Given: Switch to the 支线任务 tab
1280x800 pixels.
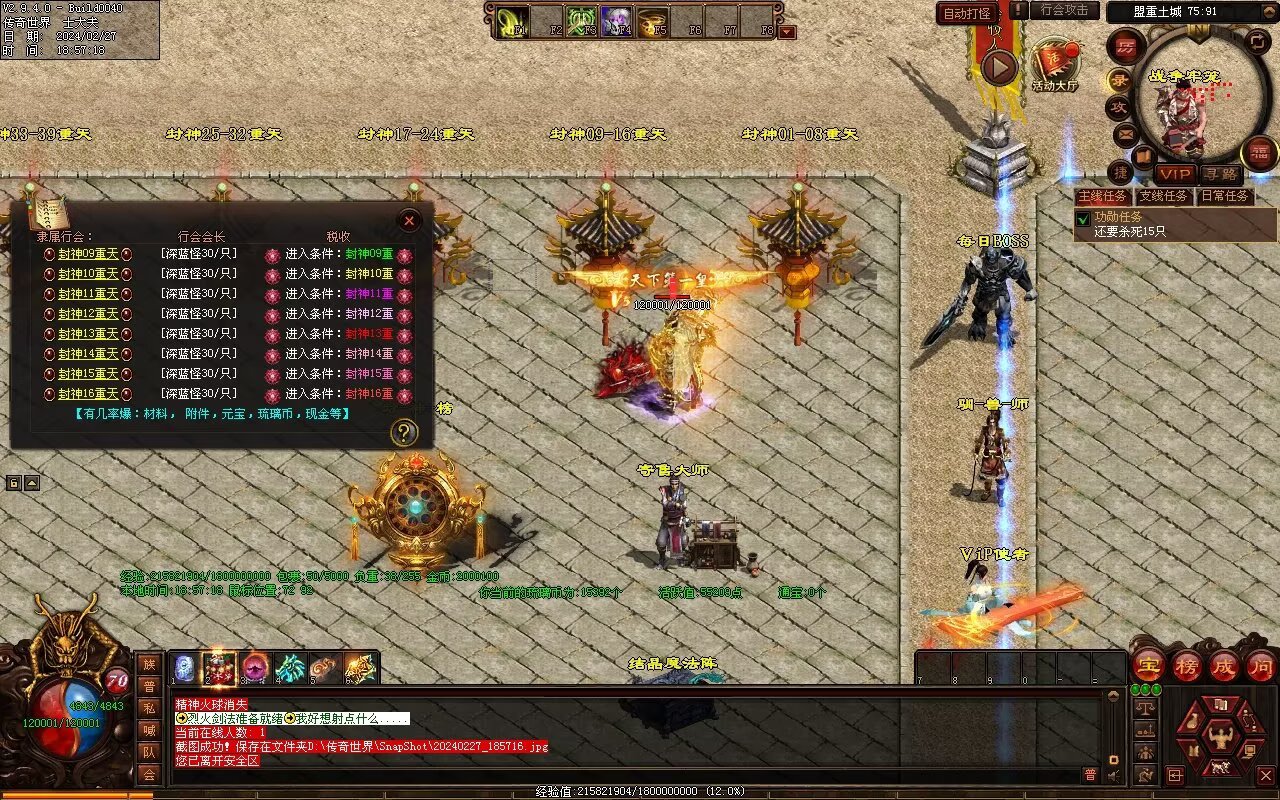Looking at the screenshot, I should pyautogui.click(x=1164, y=196).
